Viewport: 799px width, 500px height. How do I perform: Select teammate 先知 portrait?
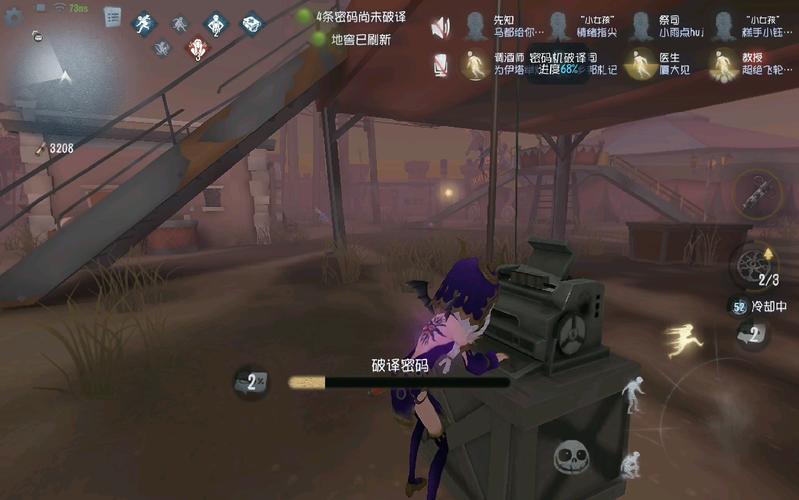coord(475,26)
